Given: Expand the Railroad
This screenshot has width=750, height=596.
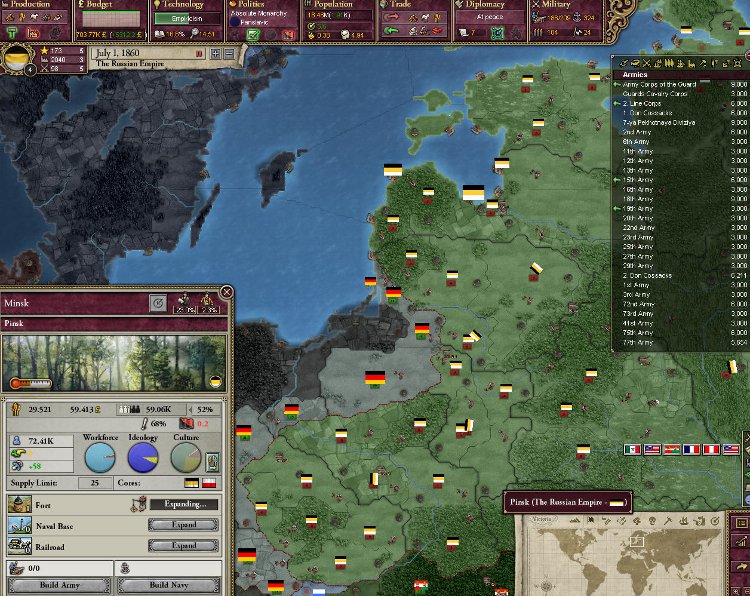Looking at the screenshot, I should (x=183, y=546).
